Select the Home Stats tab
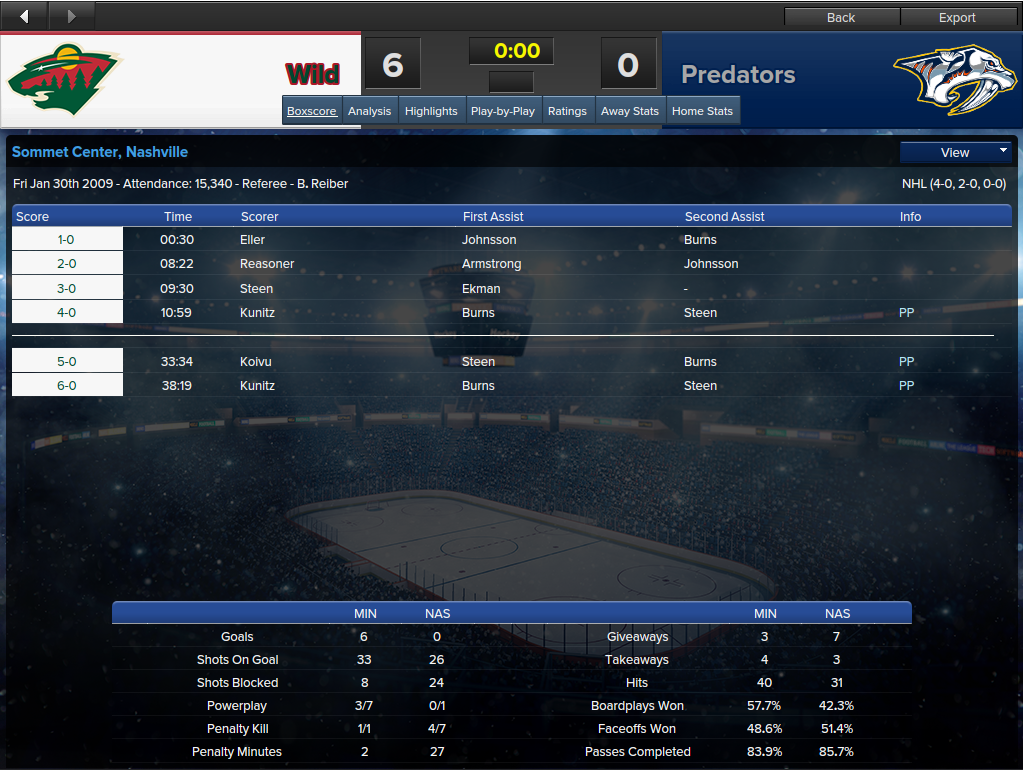Image resolution: width=1023 pixels, height=770 pixels. (x=702, y=111)
